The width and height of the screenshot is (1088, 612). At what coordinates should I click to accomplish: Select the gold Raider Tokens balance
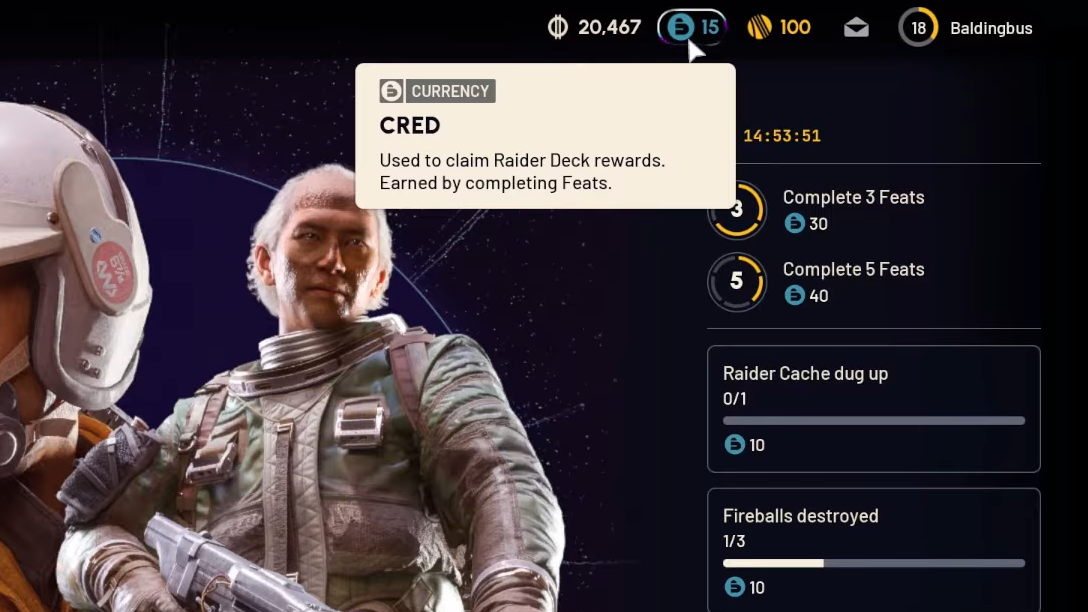click(779, 27)
